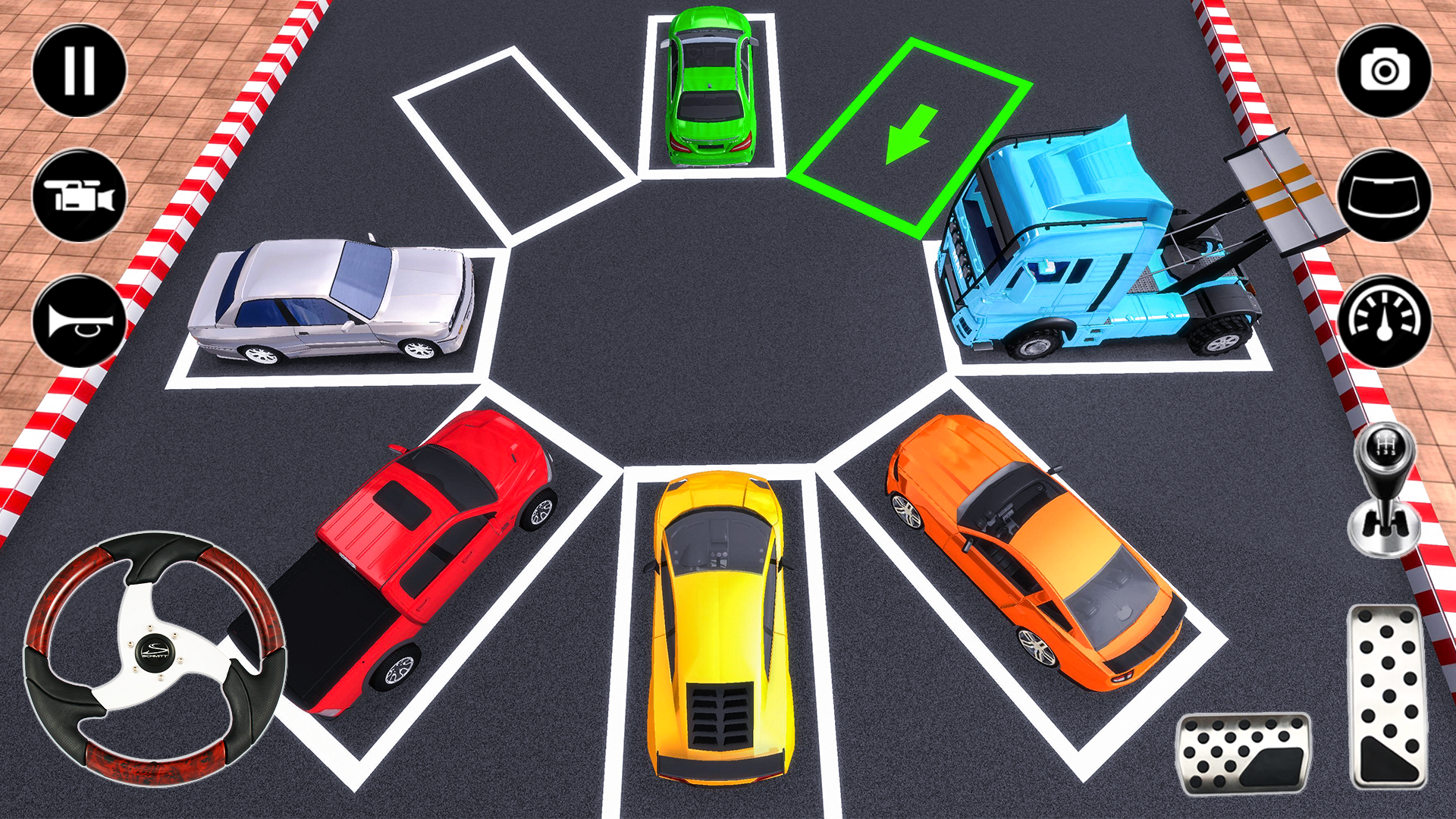Select the green car

click(709, 83)
